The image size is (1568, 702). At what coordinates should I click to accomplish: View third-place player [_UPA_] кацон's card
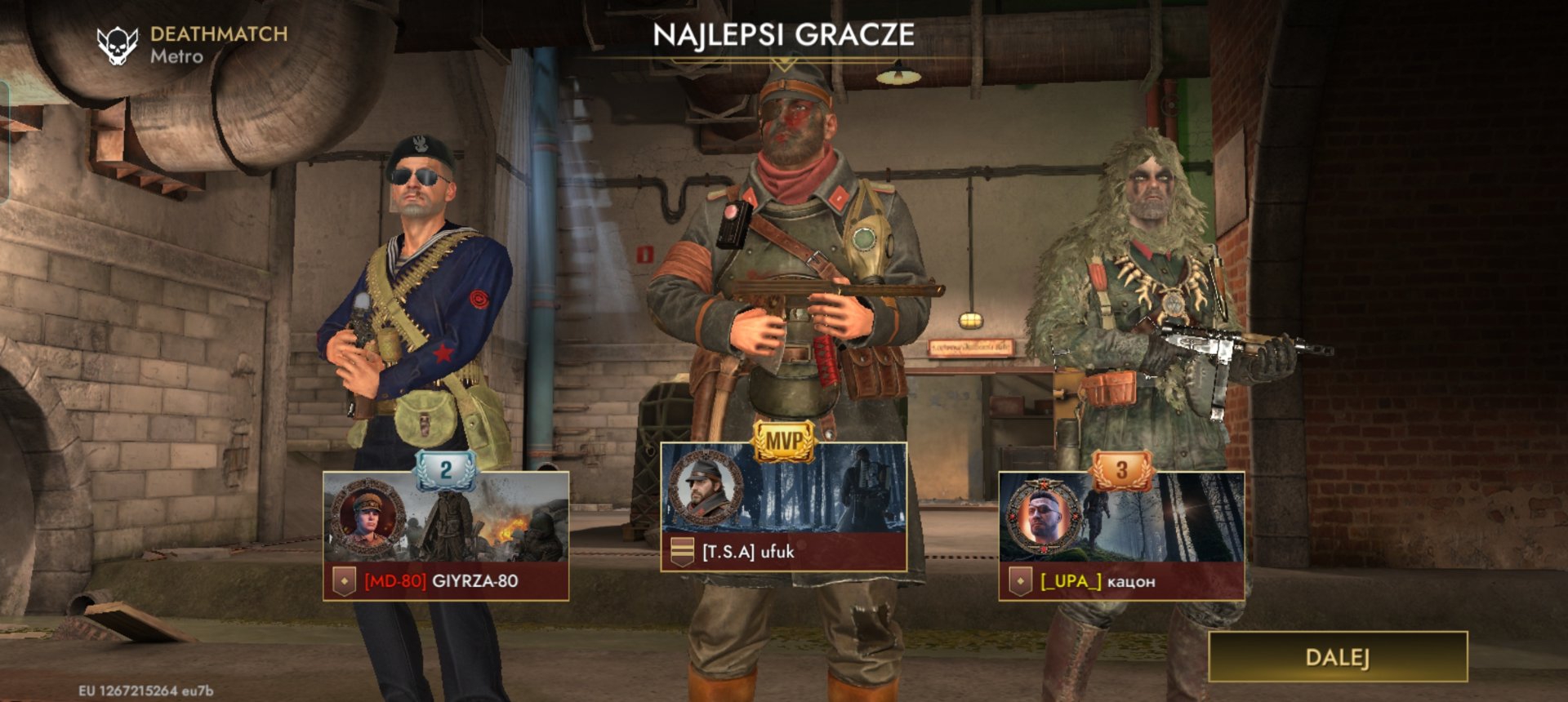point(1121,536)
